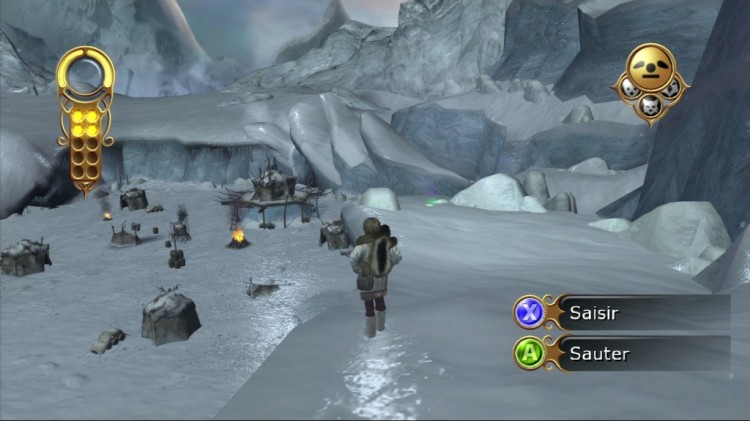
Task: Pick the bird daemon form icon
Action: (672, 88)
